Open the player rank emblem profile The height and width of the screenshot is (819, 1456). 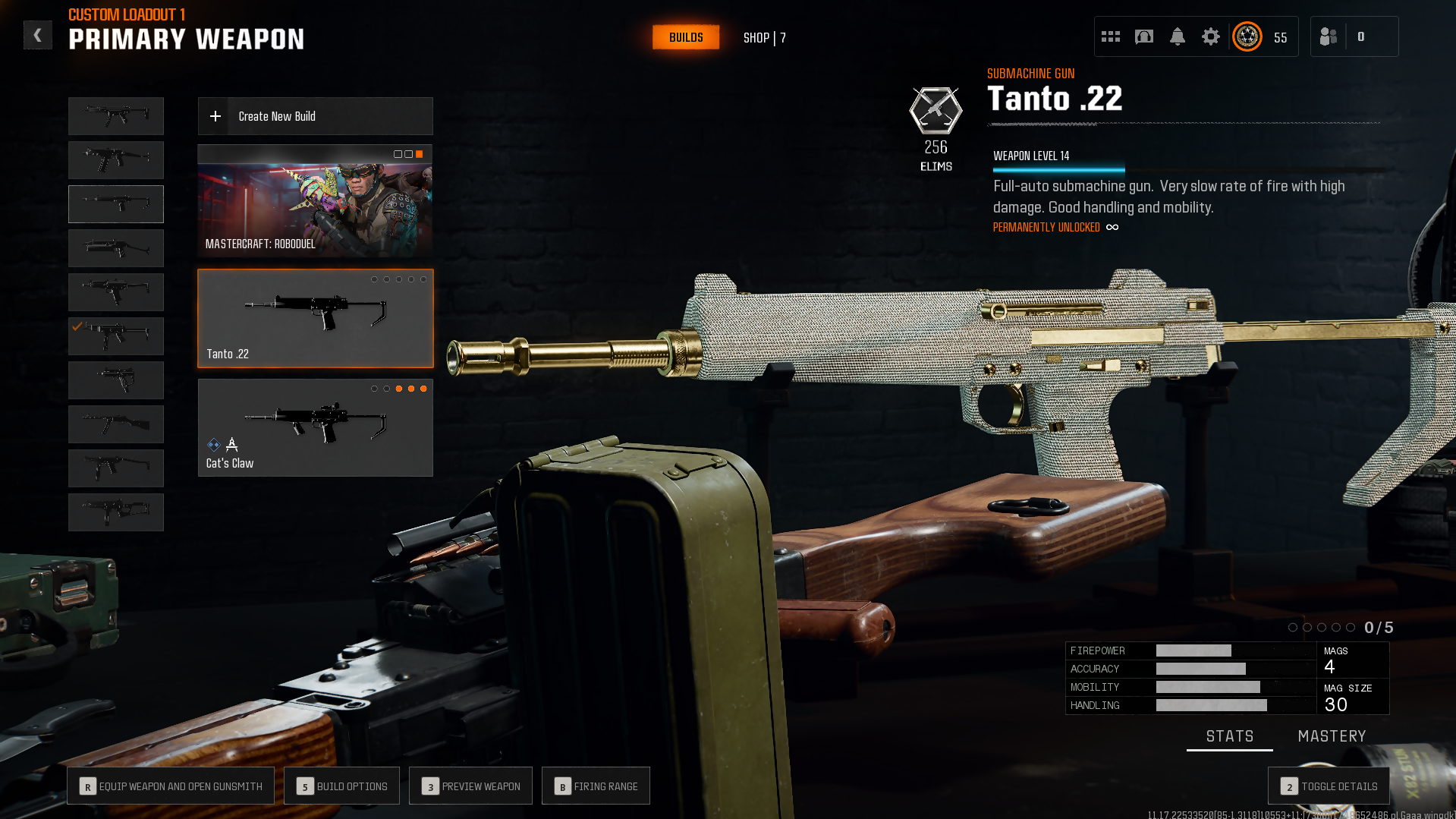click(1247, 36)
